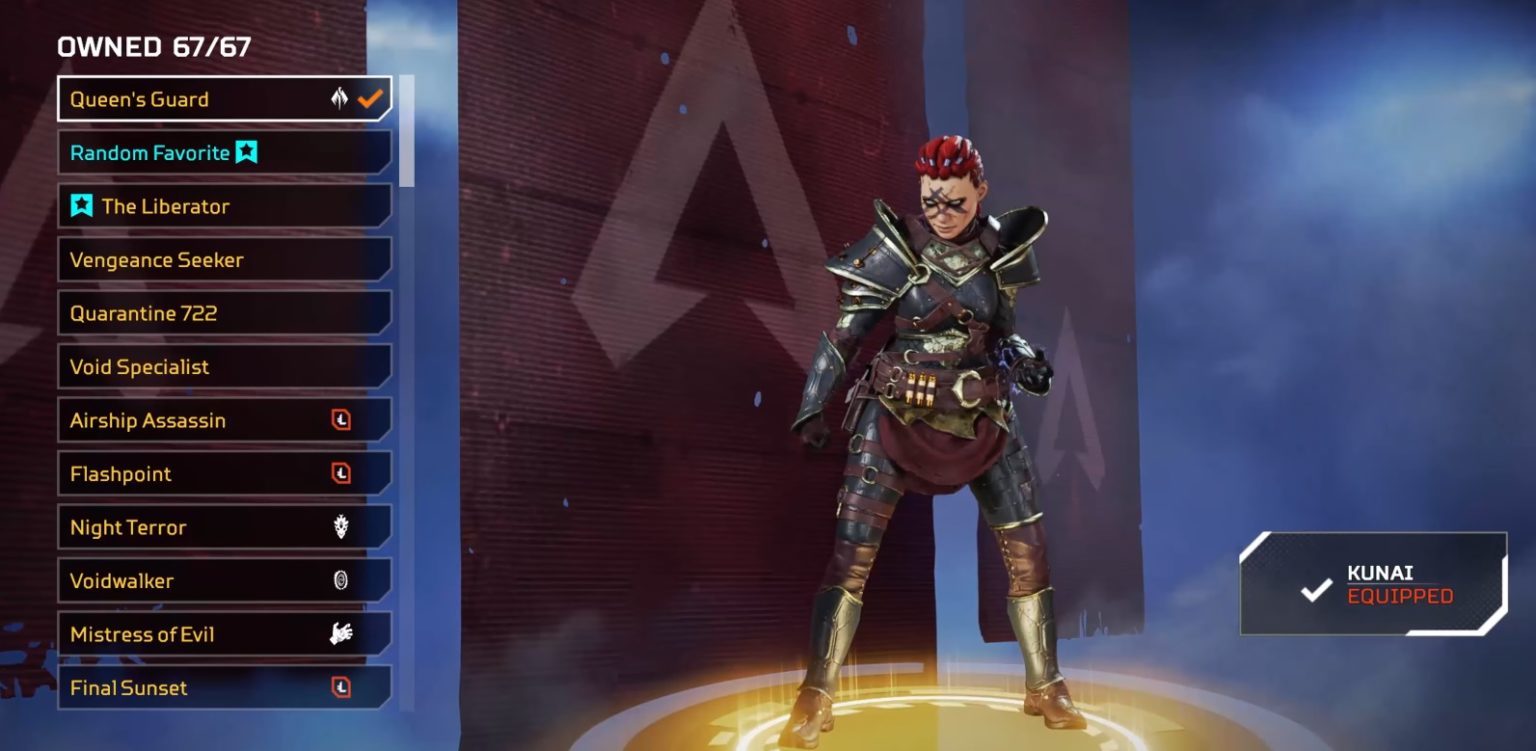Viewport: 1536px width, 751px height.
Task: Click the heirloom icon beside Queen's Guard
Action: (338, 98)
